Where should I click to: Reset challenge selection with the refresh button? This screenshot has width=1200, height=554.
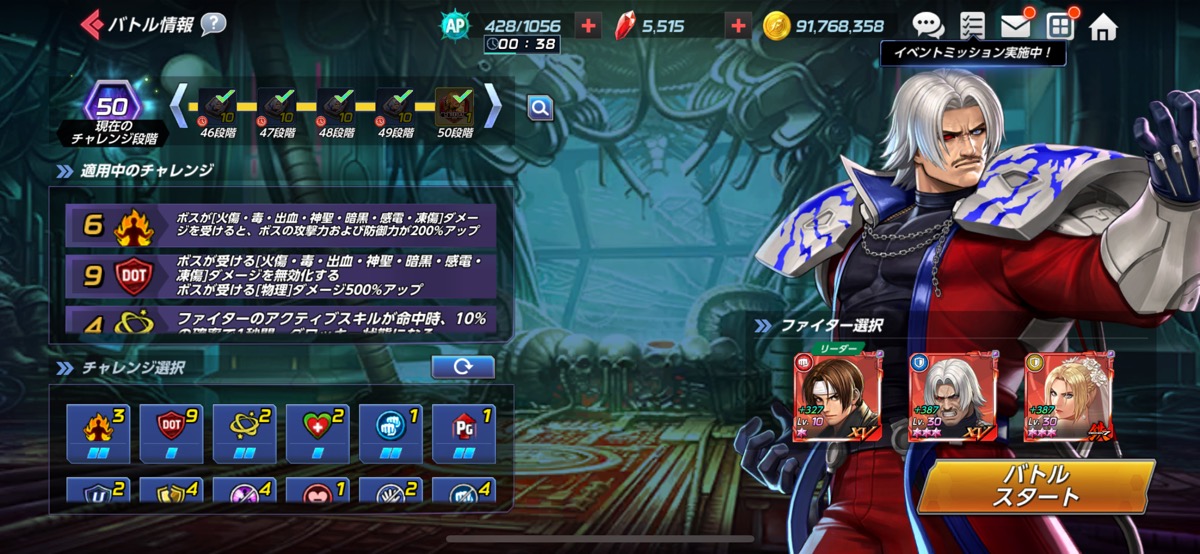coord(462,367)
